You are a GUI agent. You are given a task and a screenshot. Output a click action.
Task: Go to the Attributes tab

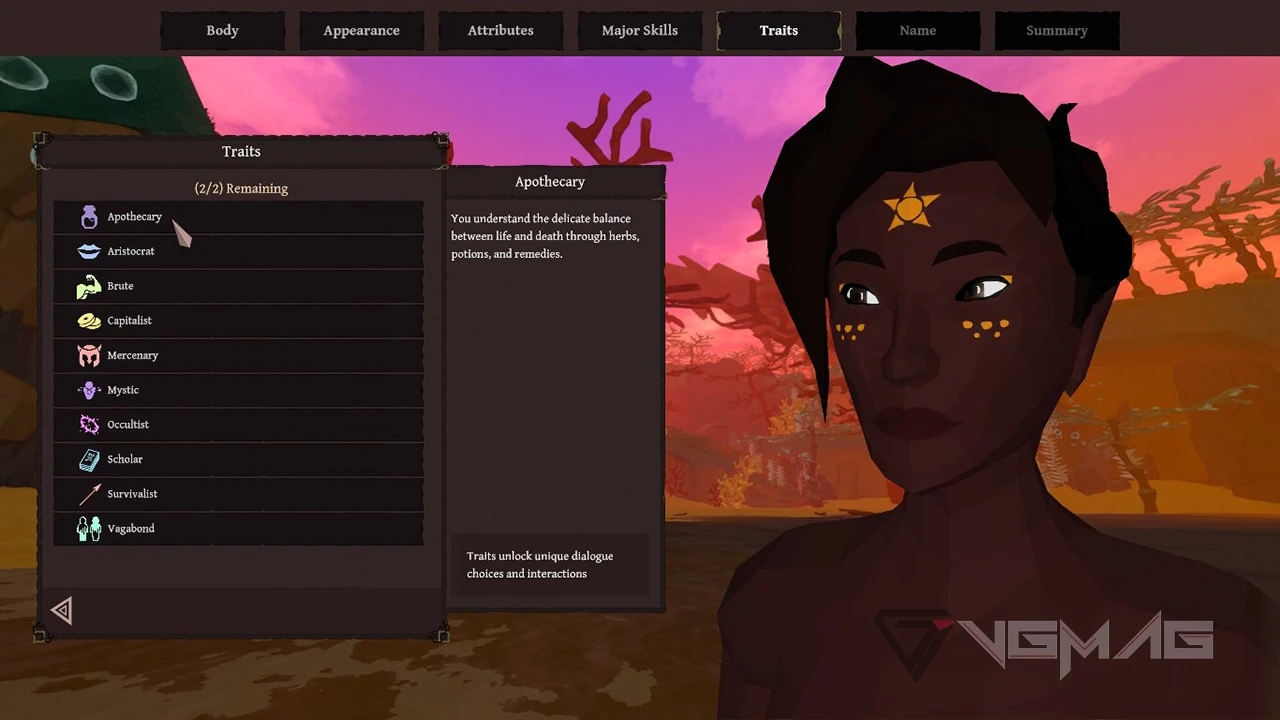click(500, 31)
